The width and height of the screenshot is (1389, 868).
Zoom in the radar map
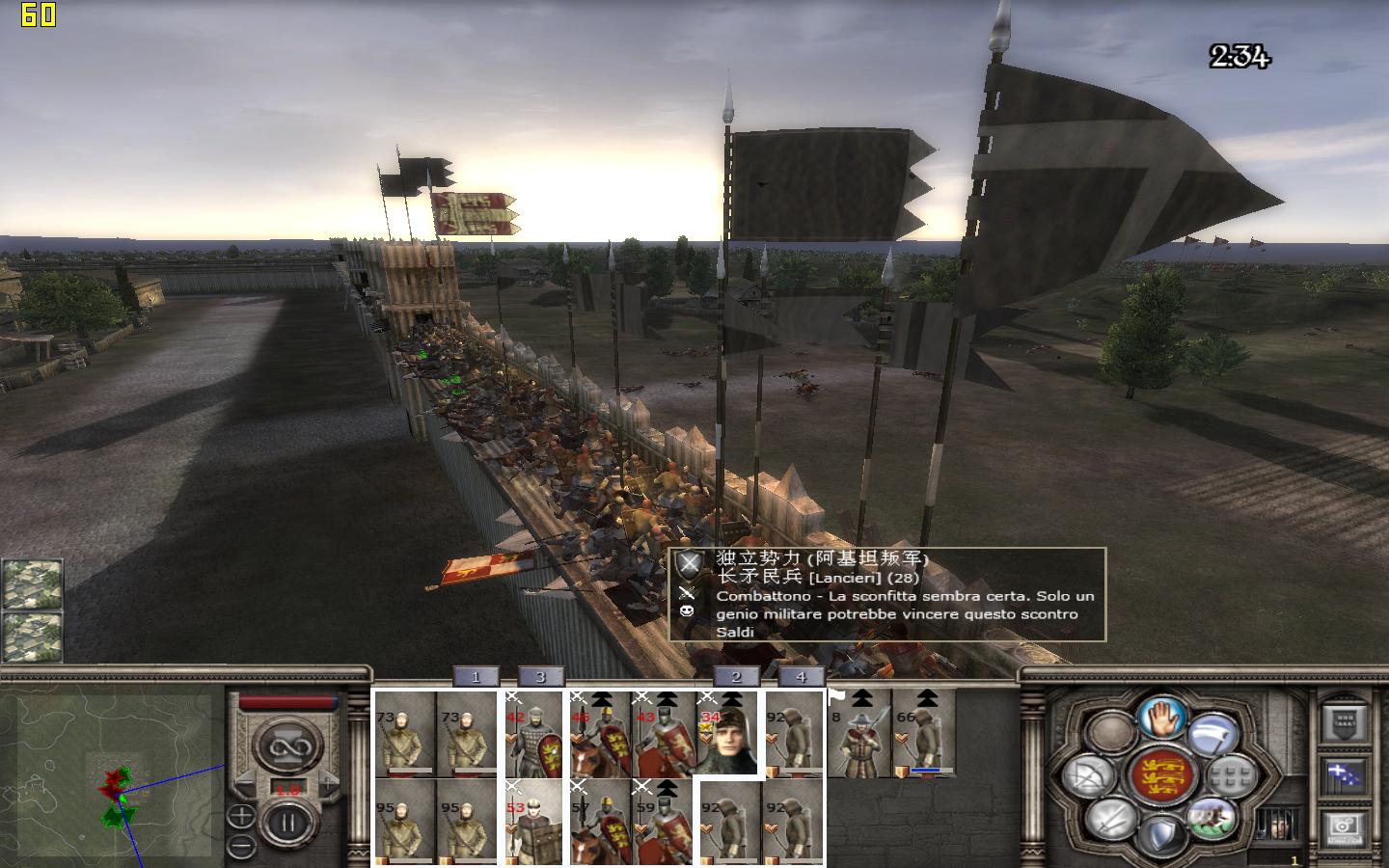240,818
